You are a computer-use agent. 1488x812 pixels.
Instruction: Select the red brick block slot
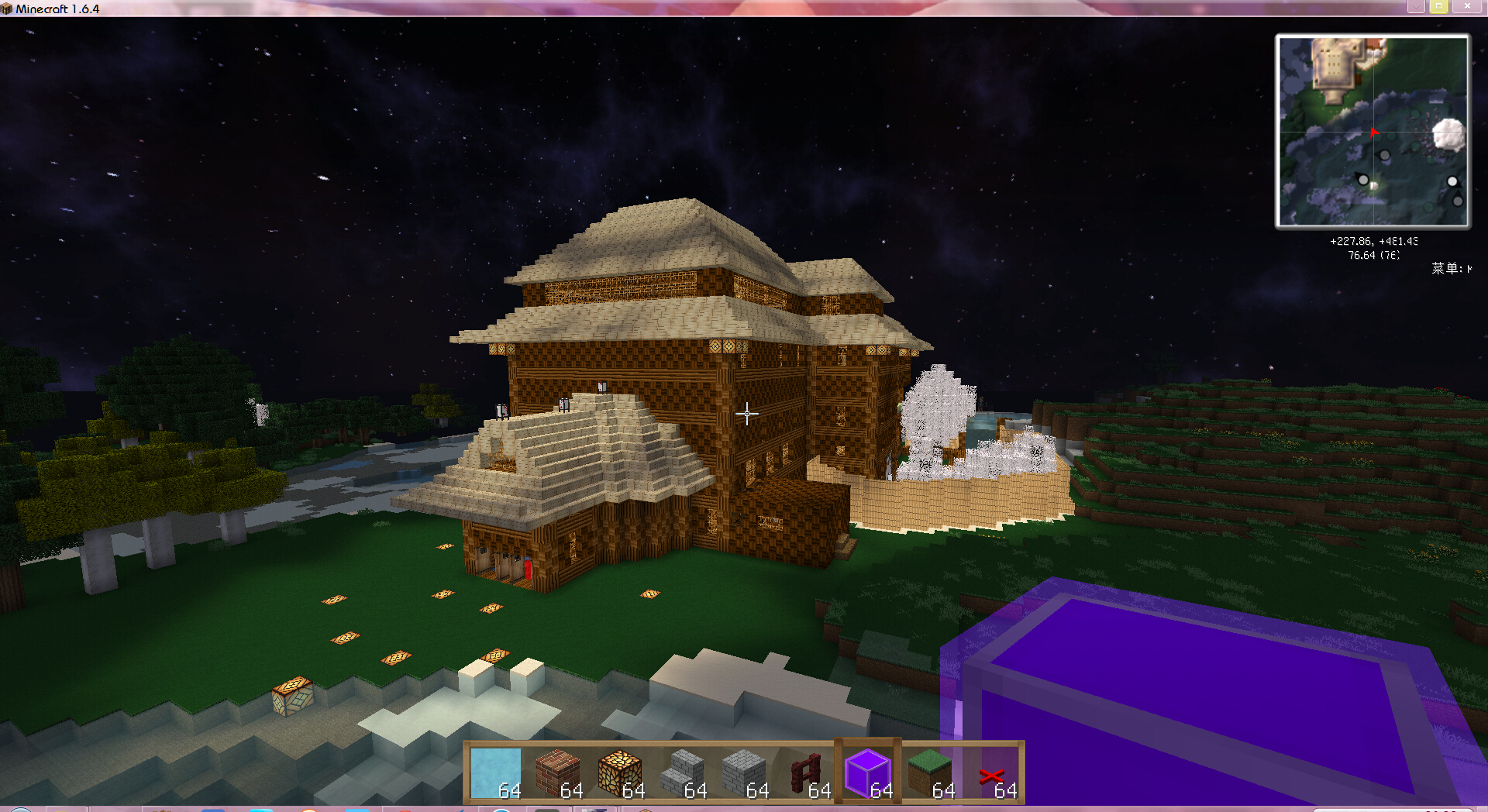tap(558, 772)
